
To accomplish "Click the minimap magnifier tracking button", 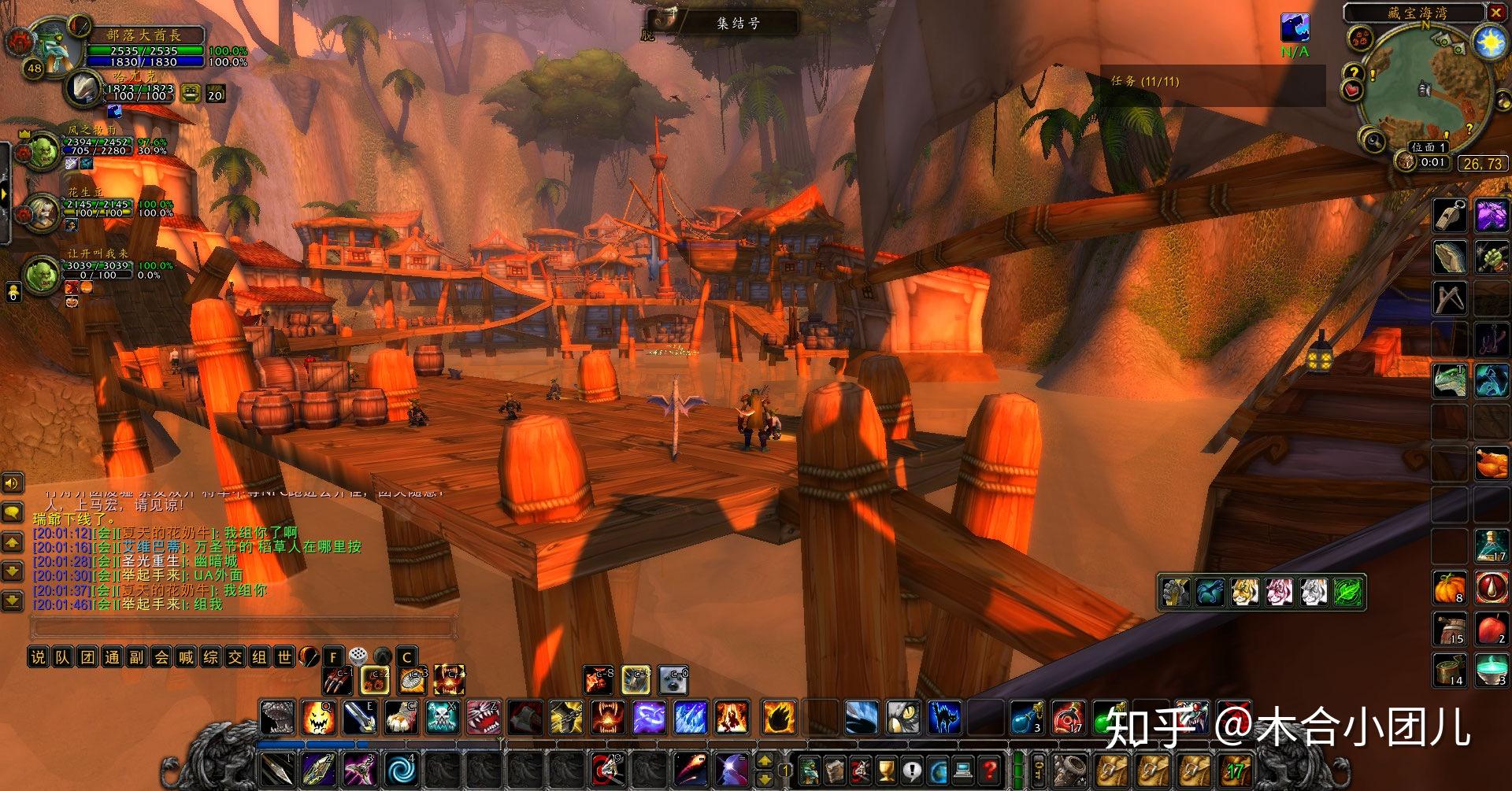I will (x=1373, y=142).
